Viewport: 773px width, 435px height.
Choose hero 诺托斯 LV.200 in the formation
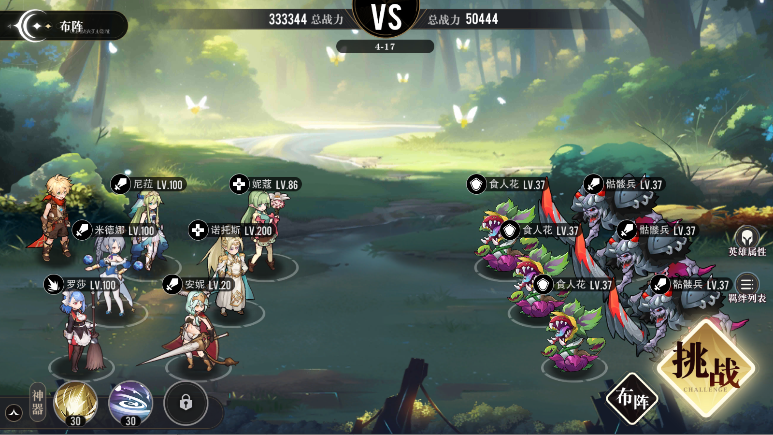click(x=225, y=270)
